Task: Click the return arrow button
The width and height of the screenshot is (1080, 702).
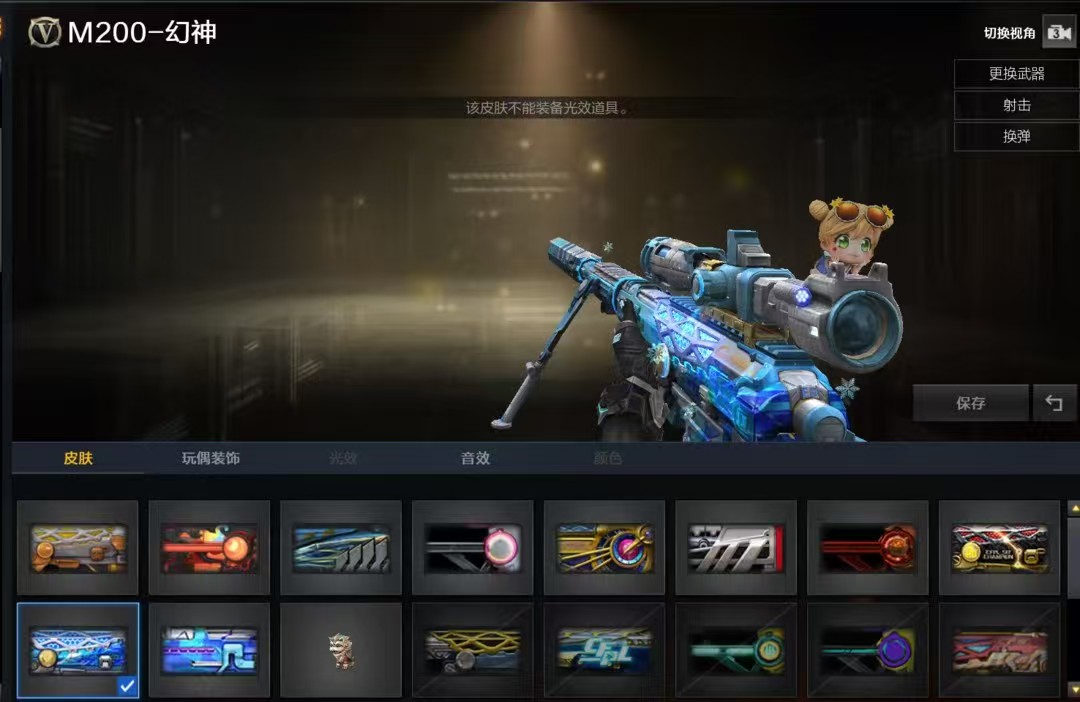Action: pyautogui.click(x=1054, y=403)
